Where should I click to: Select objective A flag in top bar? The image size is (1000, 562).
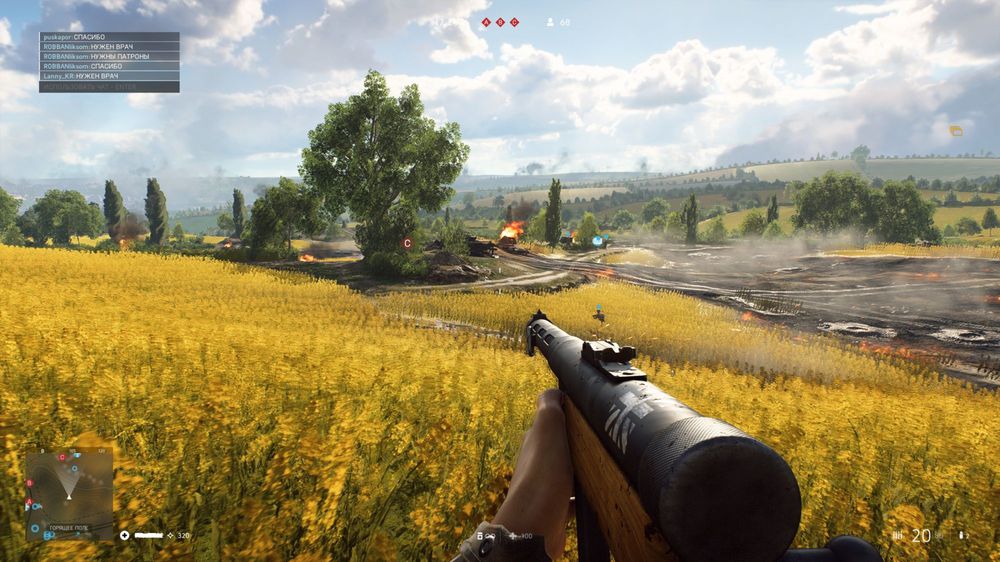(487, 22)
